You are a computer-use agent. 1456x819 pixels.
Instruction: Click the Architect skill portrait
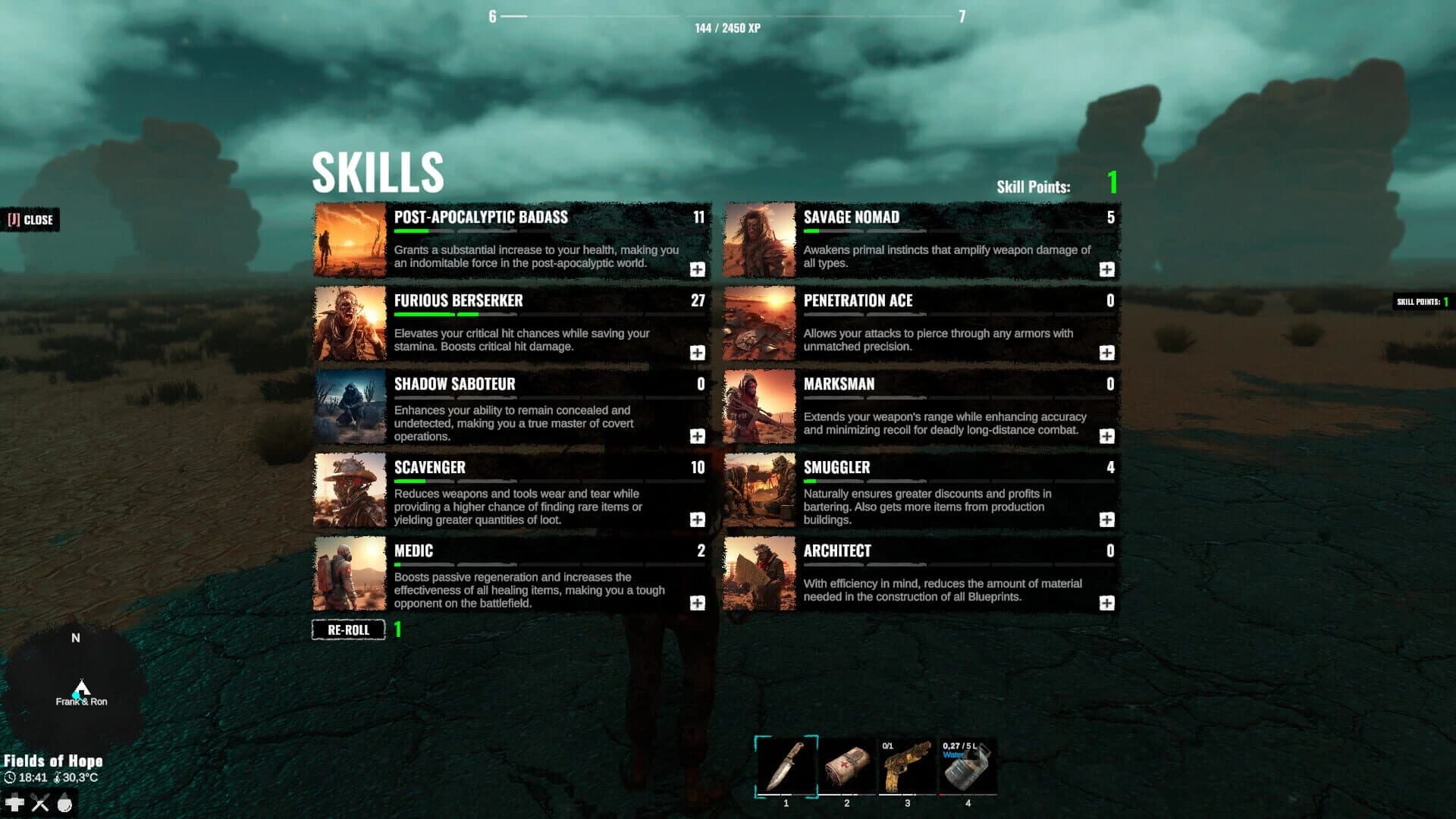tap(761, 573)
